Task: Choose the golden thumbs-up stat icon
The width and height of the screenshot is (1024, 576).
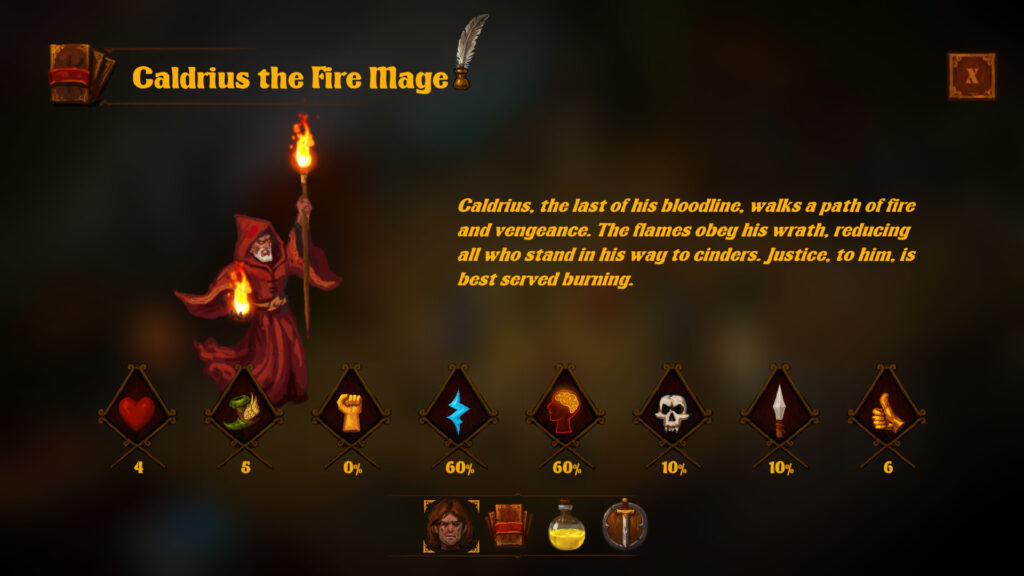Action: (x=887, y=412)
